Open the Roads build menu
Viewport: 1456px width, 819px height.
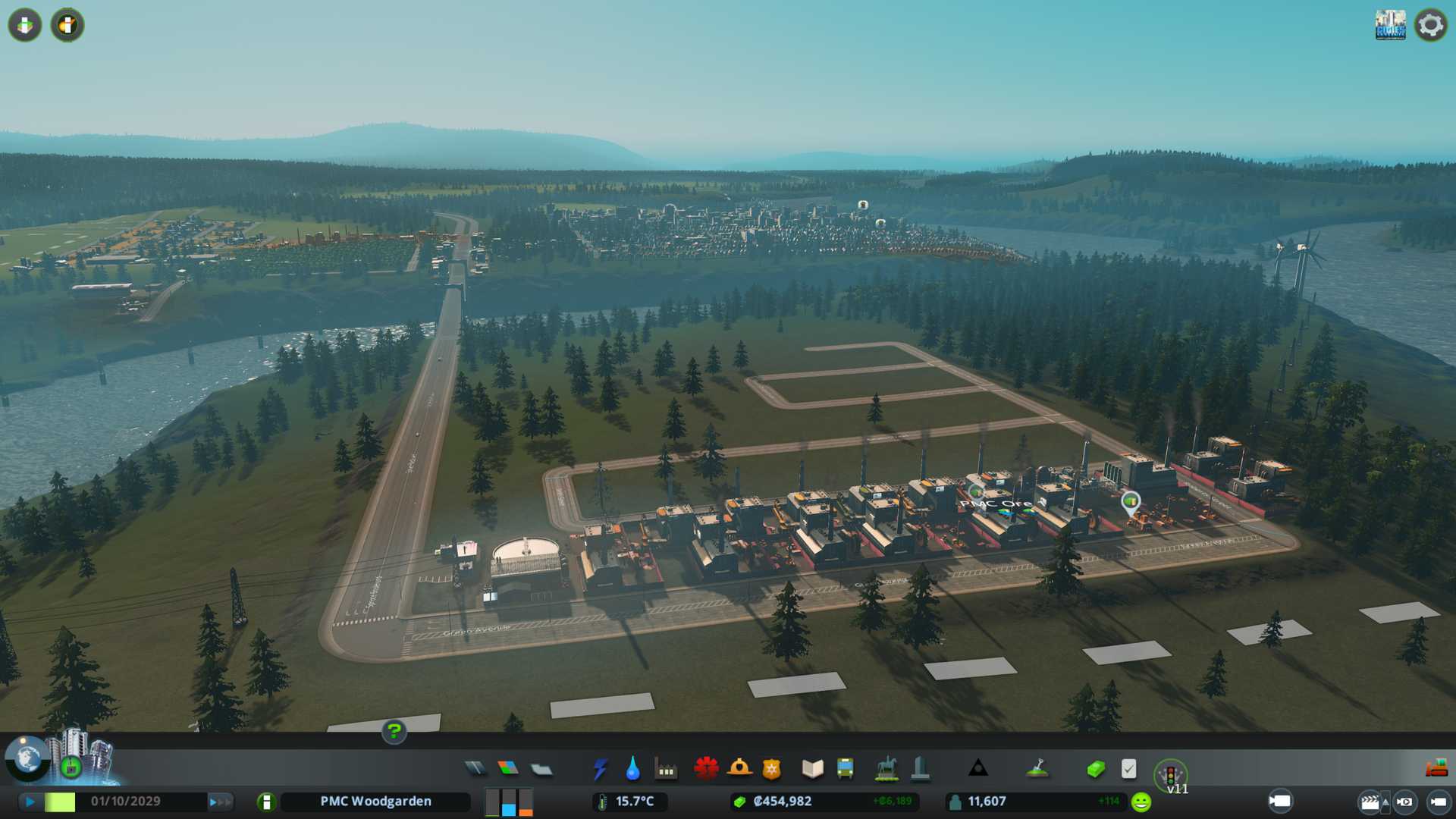(x=475, y=769)
